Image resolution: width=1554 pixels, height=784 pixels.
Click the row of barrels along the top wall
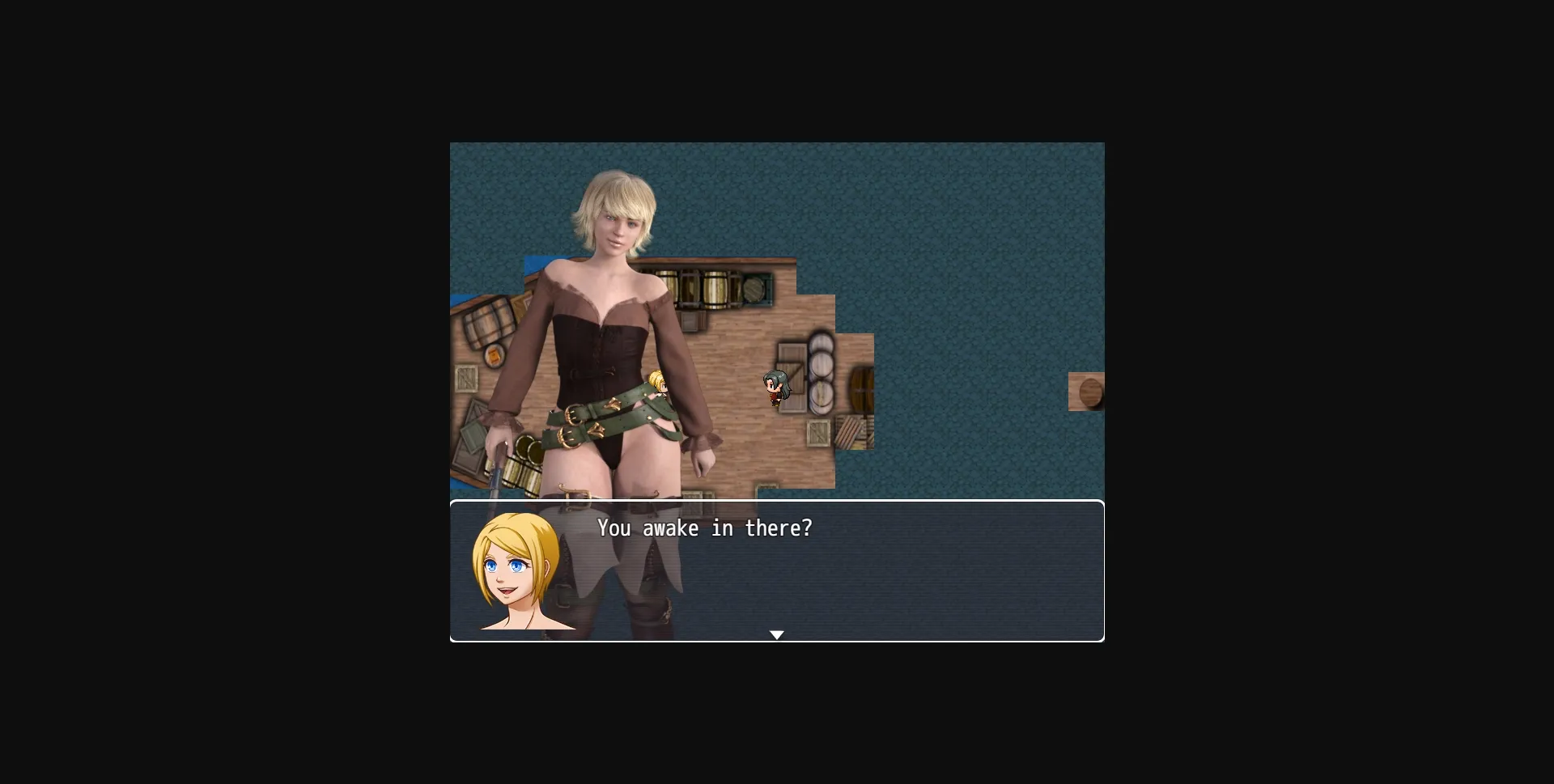click(x=715, y=288)
